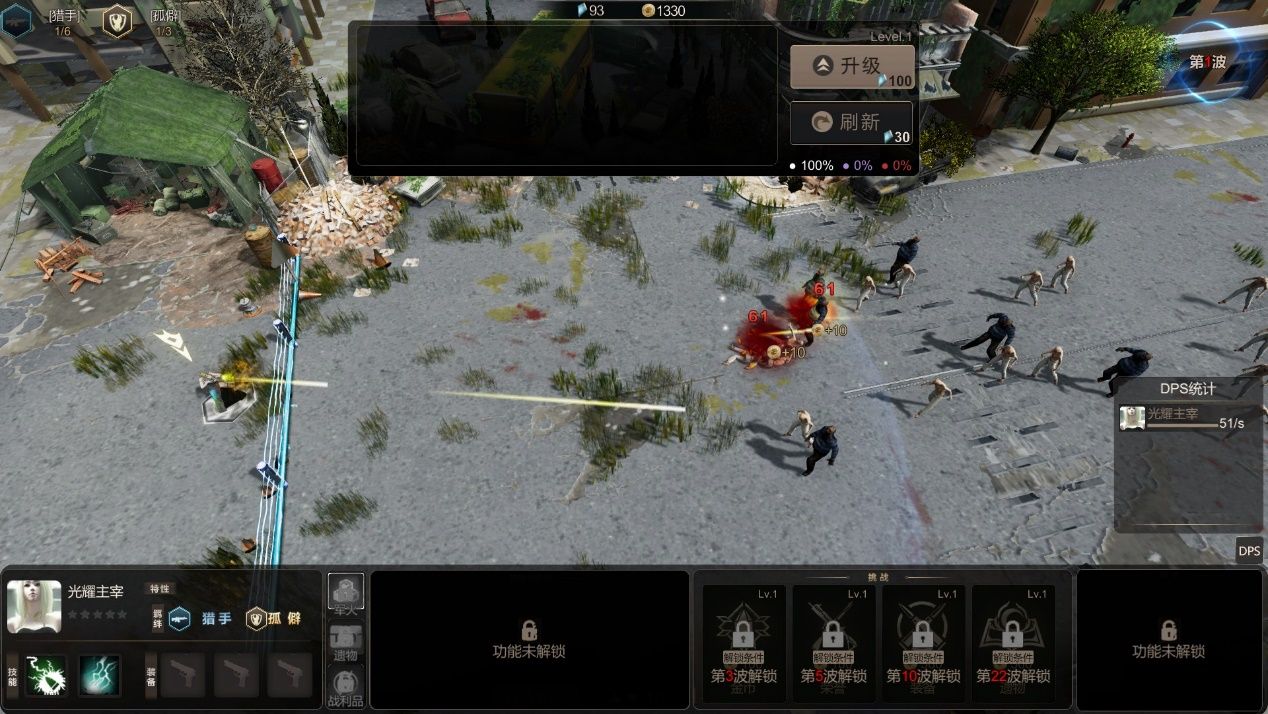Activate the teal lightning skill icon
The height and width of the screenshot is (714, 1268).
pyautogui.click(x=100, y=675)
